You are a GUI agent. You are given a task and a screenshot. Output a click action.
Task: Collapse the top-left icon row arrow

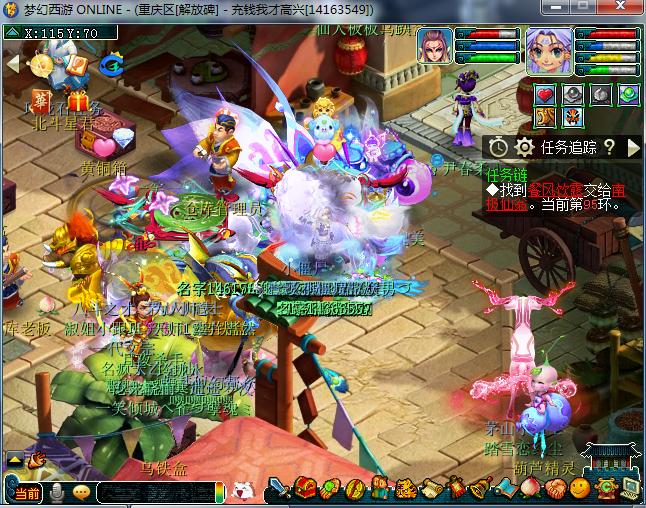[x=13, y=63]
